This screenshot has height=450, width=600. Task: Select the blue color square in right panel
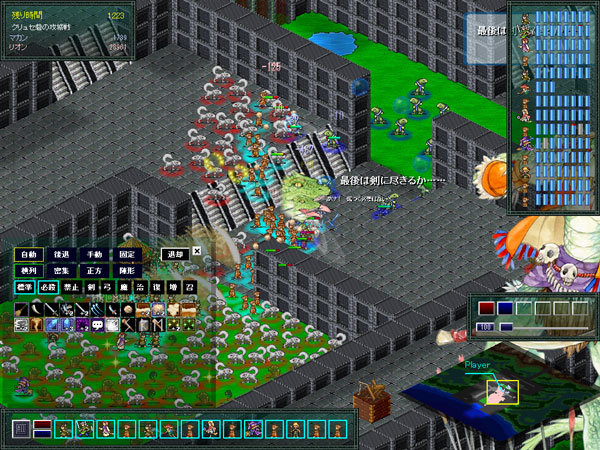coord(505,308)
